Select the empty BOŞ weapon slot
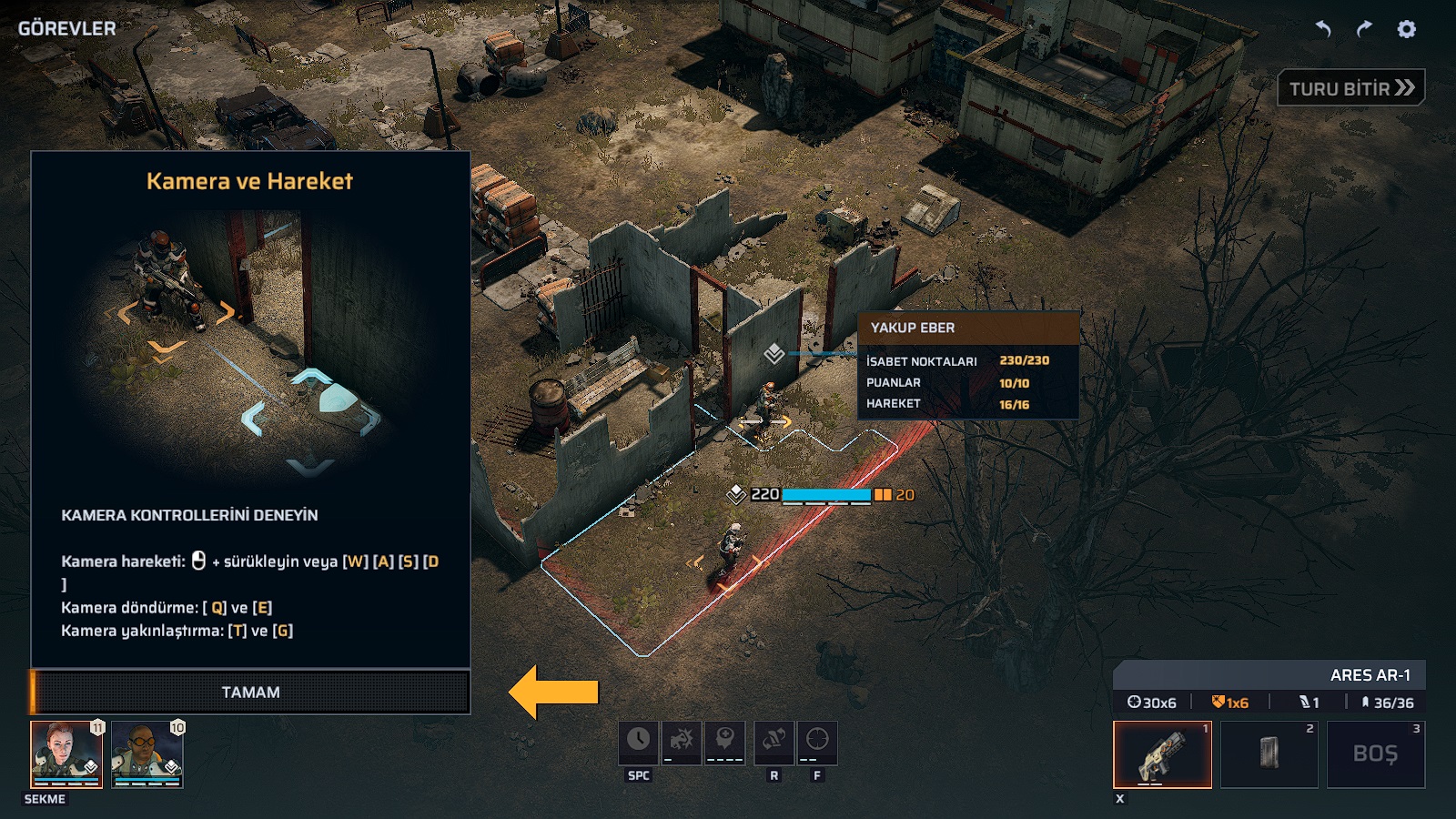 coord(1375,754)
